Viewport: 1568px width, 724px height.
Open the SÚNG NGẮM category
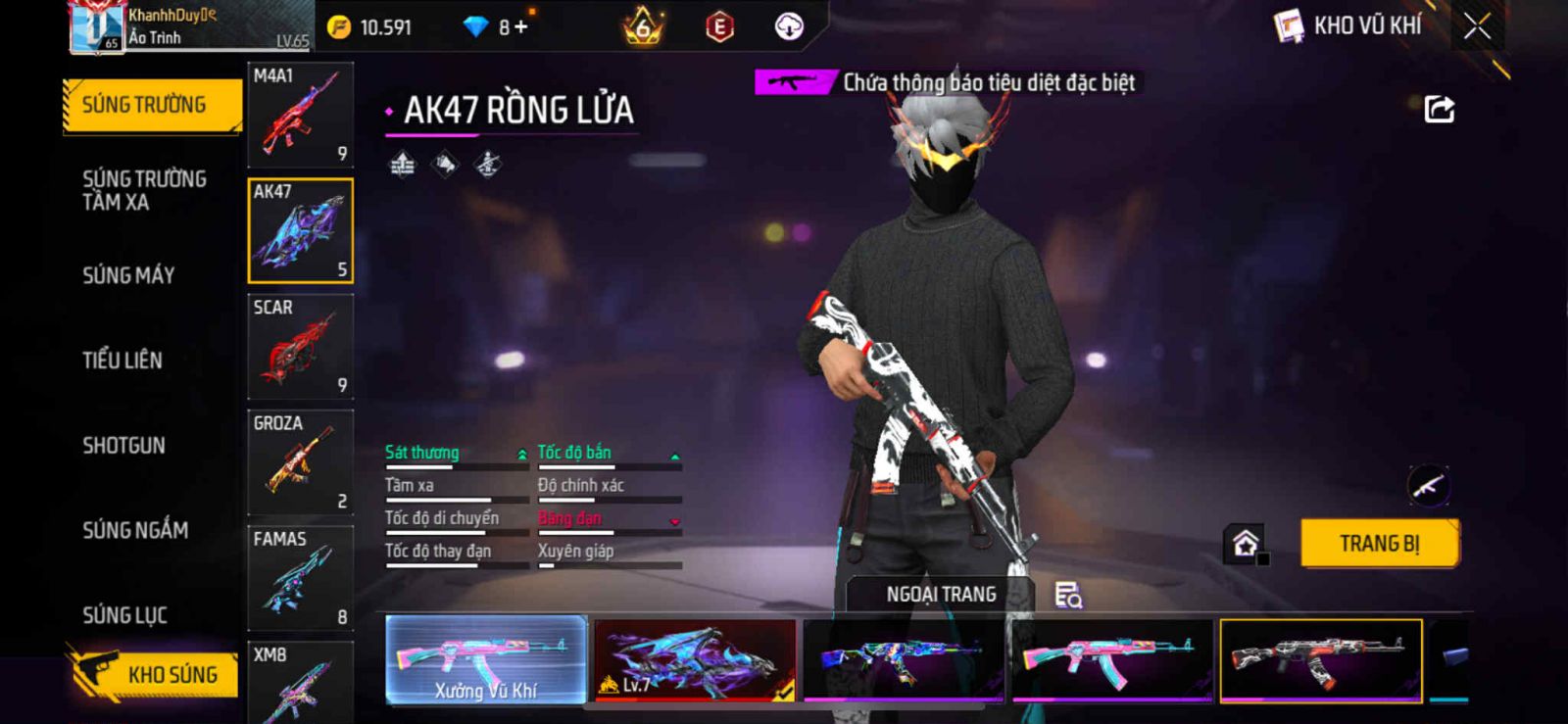tap(135, 530)
